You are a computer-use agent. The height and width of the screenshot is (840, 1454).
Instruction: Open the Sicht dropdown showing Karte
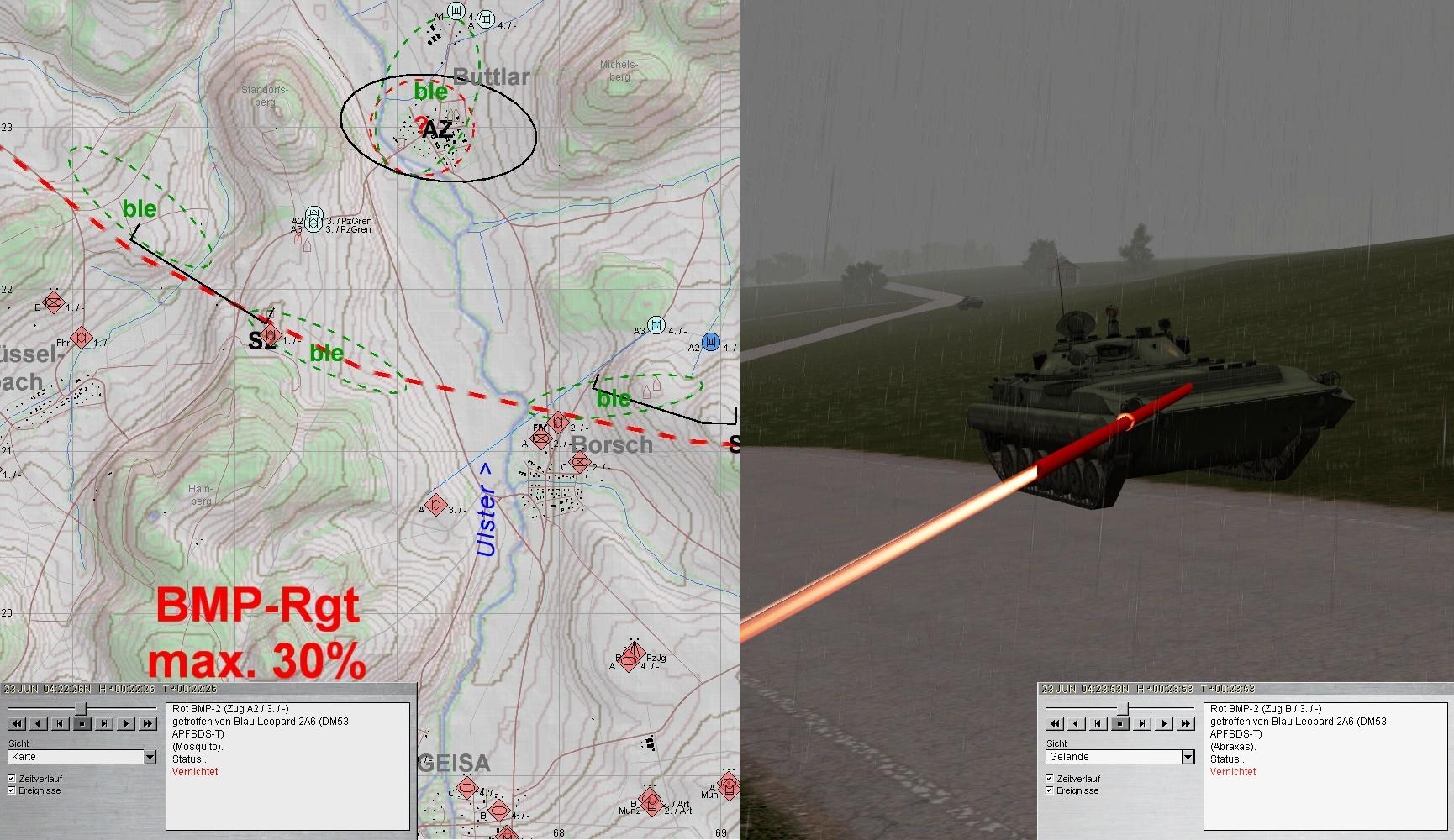(x=150, y=757)
